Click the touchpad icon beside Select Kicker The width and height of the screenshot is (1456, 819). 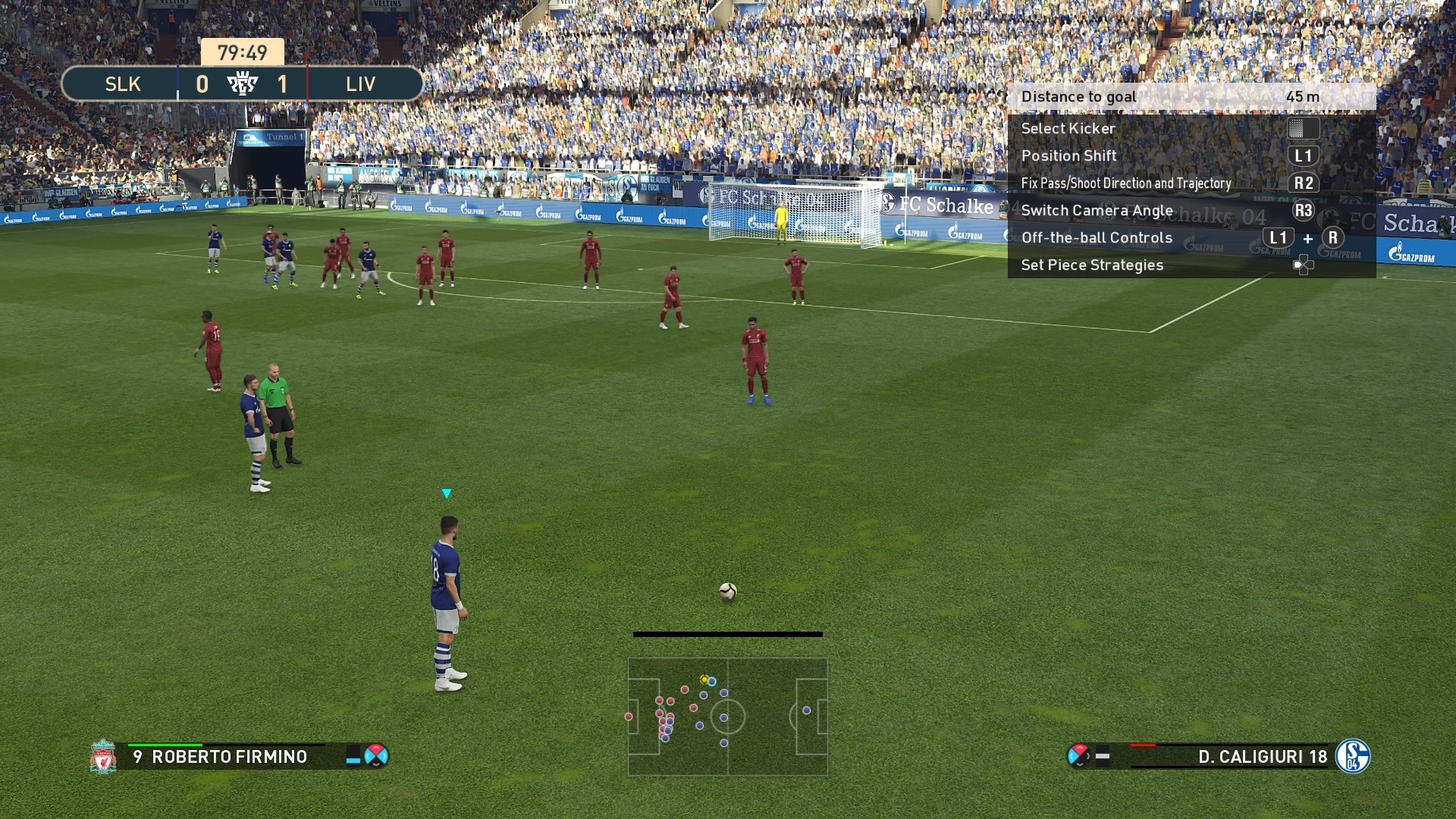point(1303,128)
